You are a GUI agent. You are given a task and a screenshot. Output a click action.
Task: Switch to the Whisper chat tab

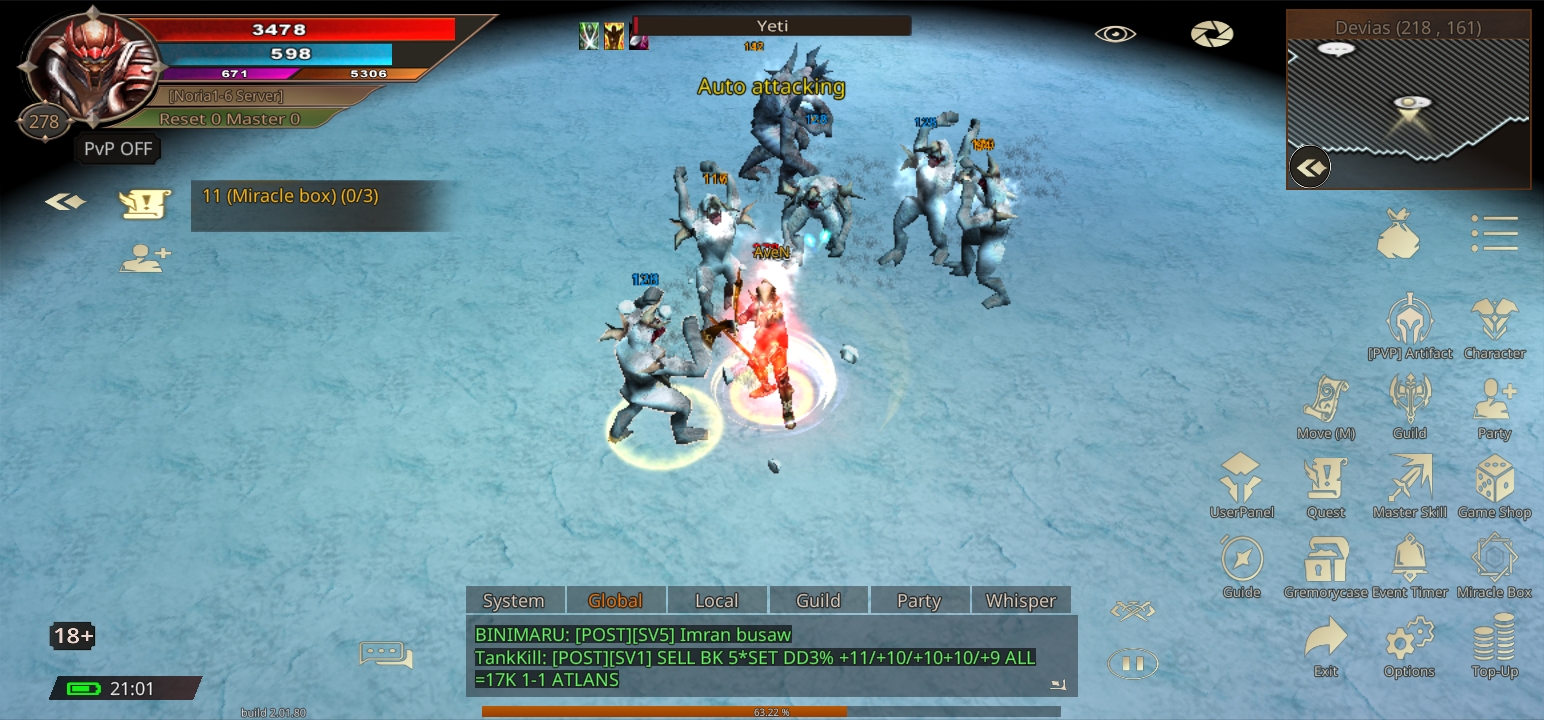pos(1020,600)
